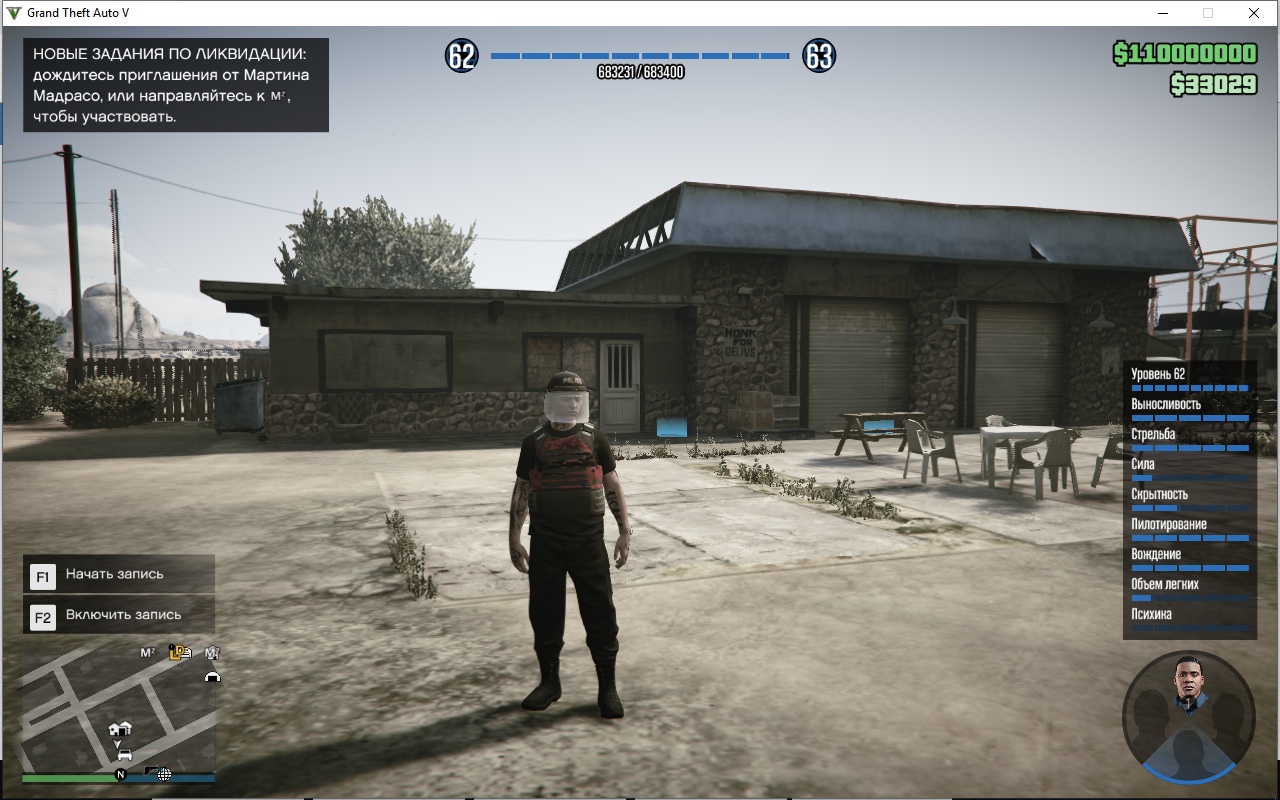Screen dimensions: 1280x800
Task: Select the pistol gun shop blip on the minimap
Action: (x=153, y=773)
